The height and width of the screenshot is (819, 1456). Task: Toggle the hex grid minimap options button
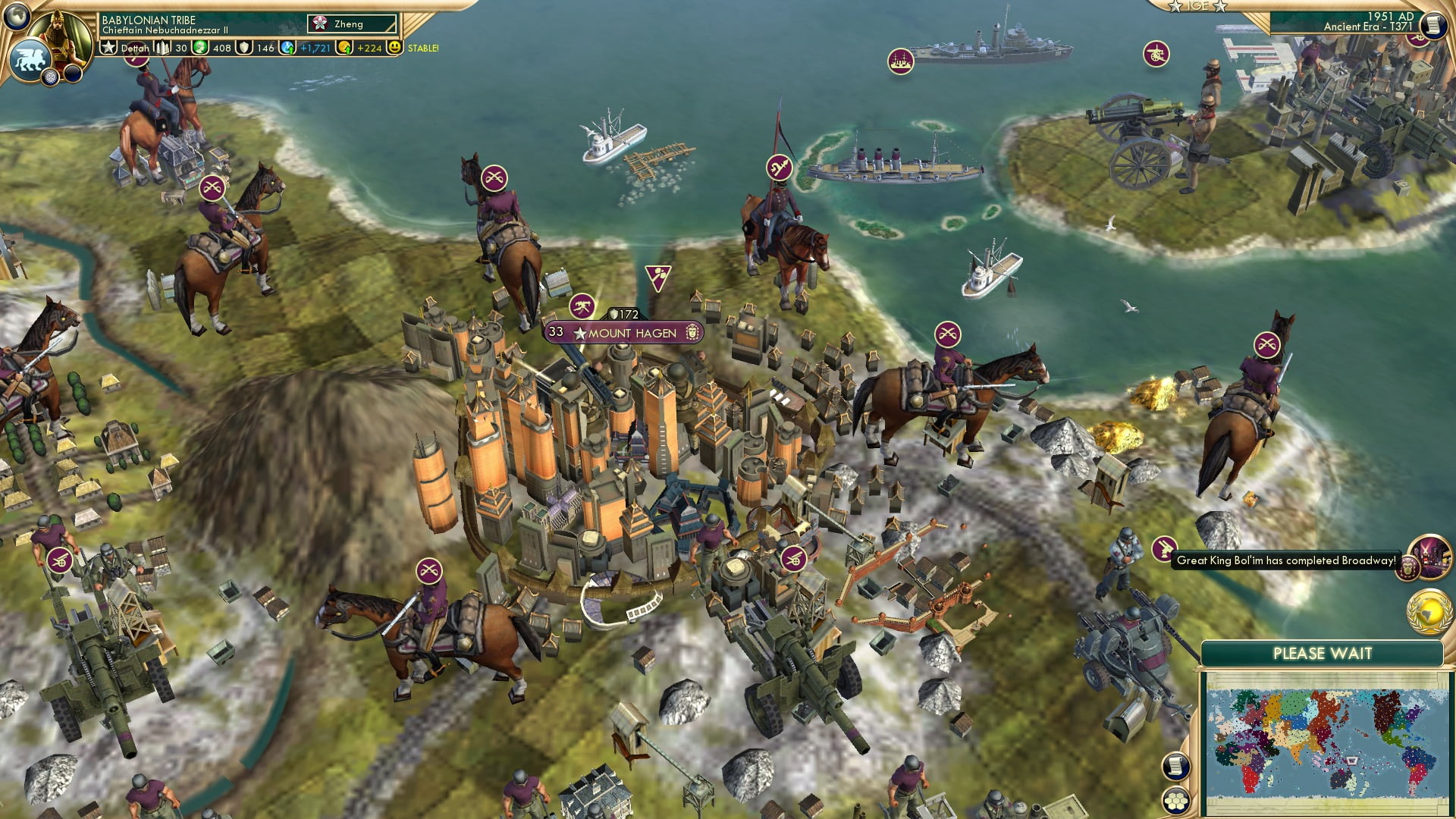[x=1175, y=801]
